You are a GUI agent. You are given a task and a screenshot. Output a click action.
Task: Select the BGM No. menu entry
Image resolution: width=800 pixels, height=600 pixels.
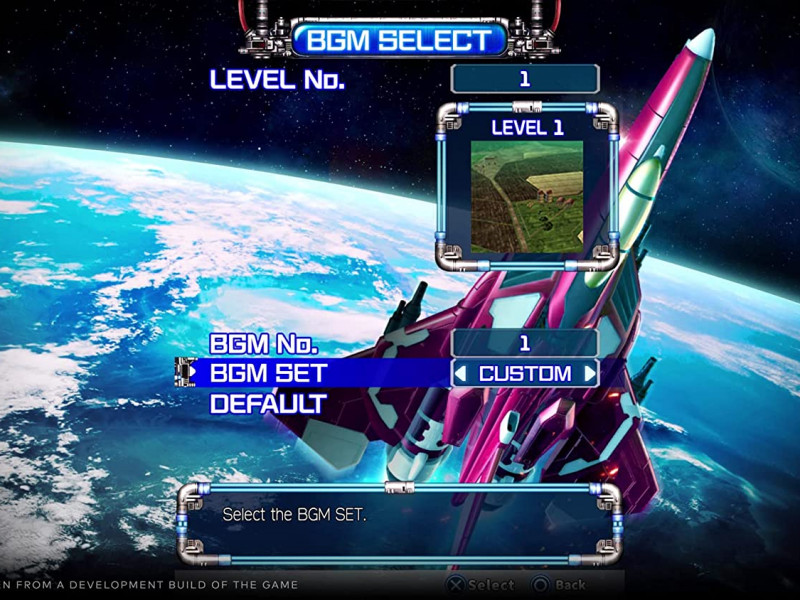(x=263, y=344)
